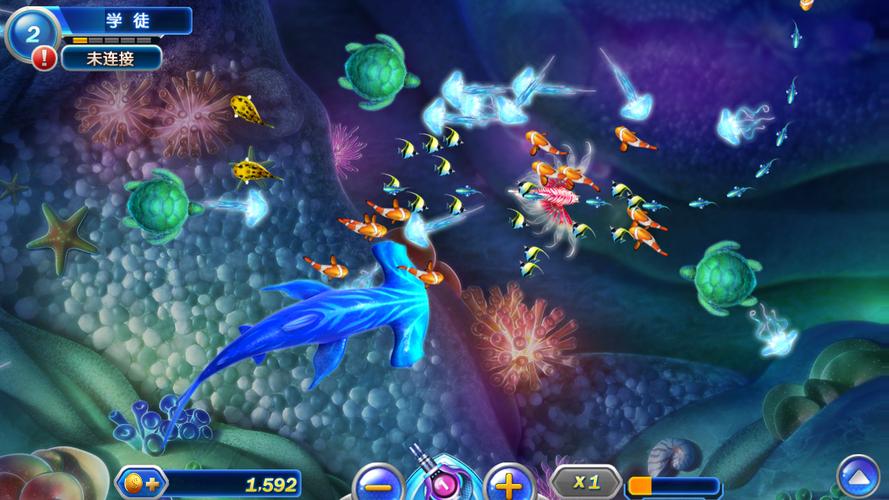Click the 学徒 rank title banner
The height and width of the screenshot is (500, 889).
tap(126, 20)
